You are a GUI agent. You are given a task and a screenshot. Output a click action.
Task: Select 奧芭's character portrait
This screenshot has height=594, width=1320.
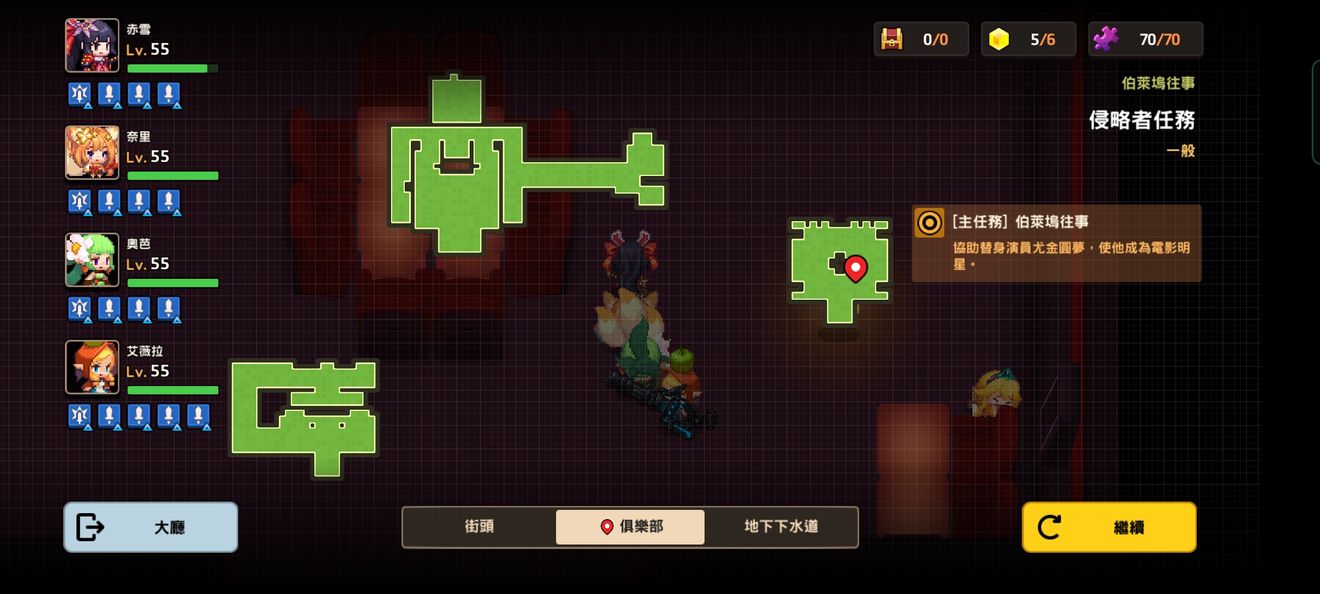(92, 260)
